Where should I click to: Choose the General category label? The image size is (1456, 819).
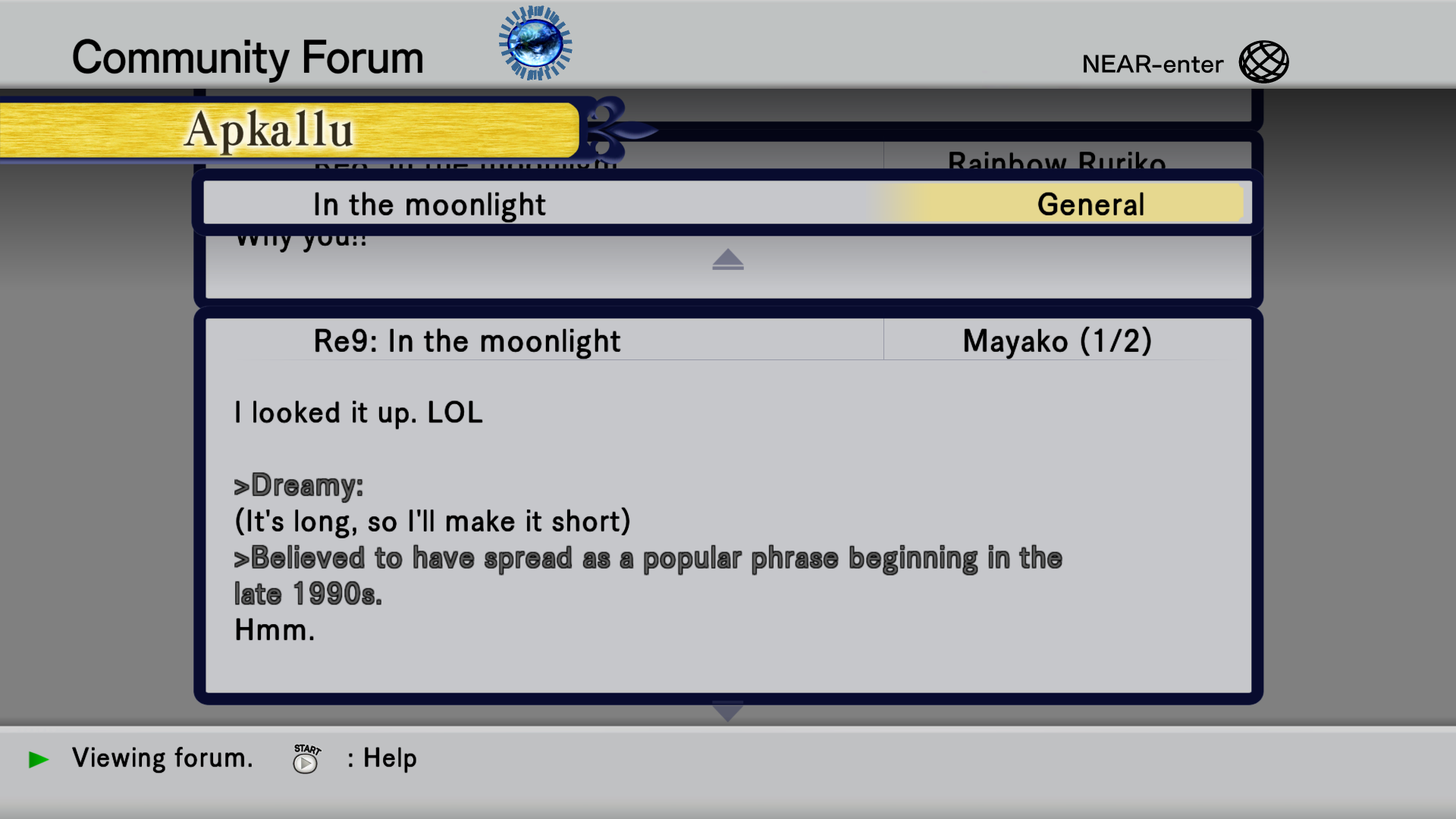[x=1090, y=205]
